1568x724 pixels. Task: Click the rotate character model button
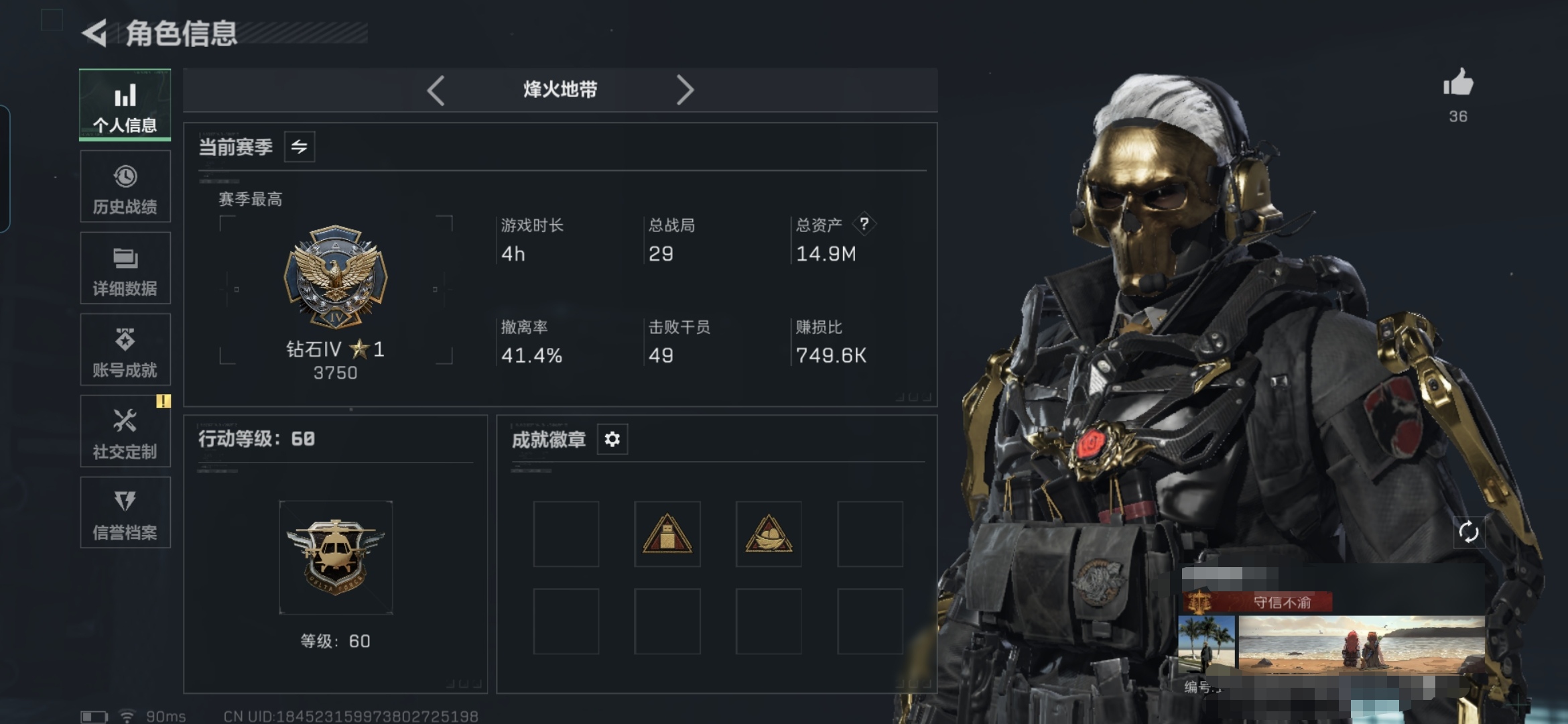(1468, 532)
